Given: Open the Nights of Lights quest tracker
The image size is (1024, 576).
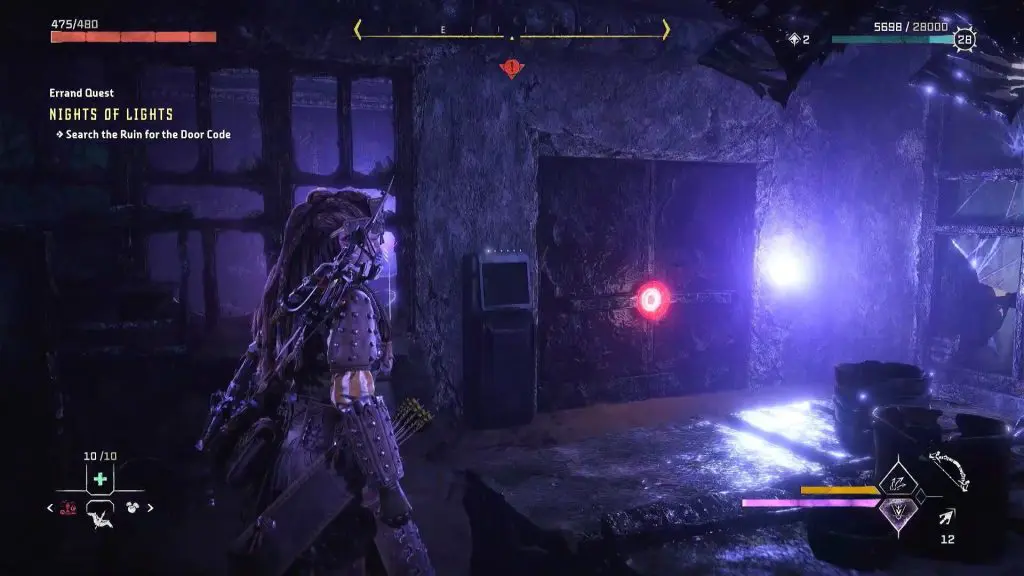Looking at the screenshot, I should tap(111, 114).
